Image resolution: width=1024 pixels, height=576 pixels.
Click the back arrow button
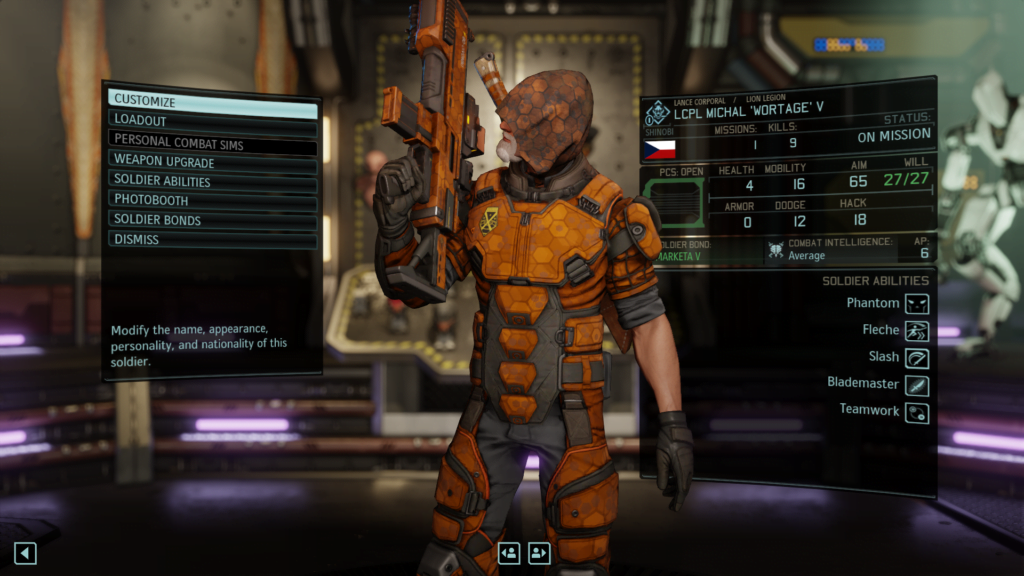point(25,552)
